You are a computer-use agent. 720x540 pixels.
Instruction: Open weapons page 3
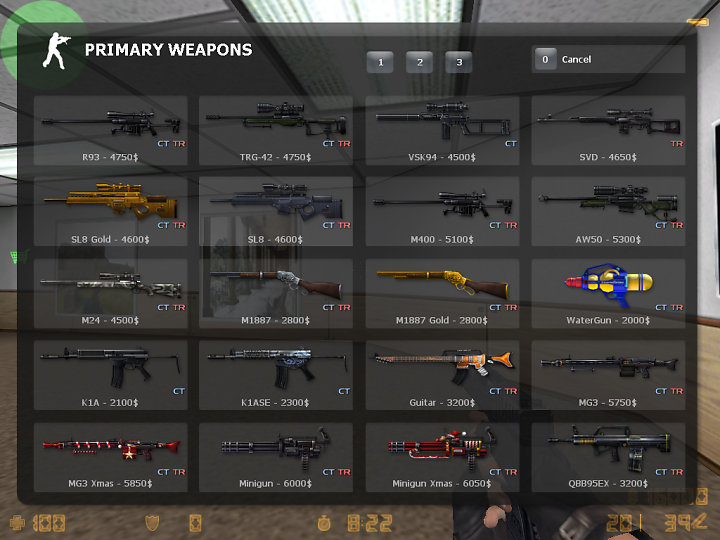point(459,62)
